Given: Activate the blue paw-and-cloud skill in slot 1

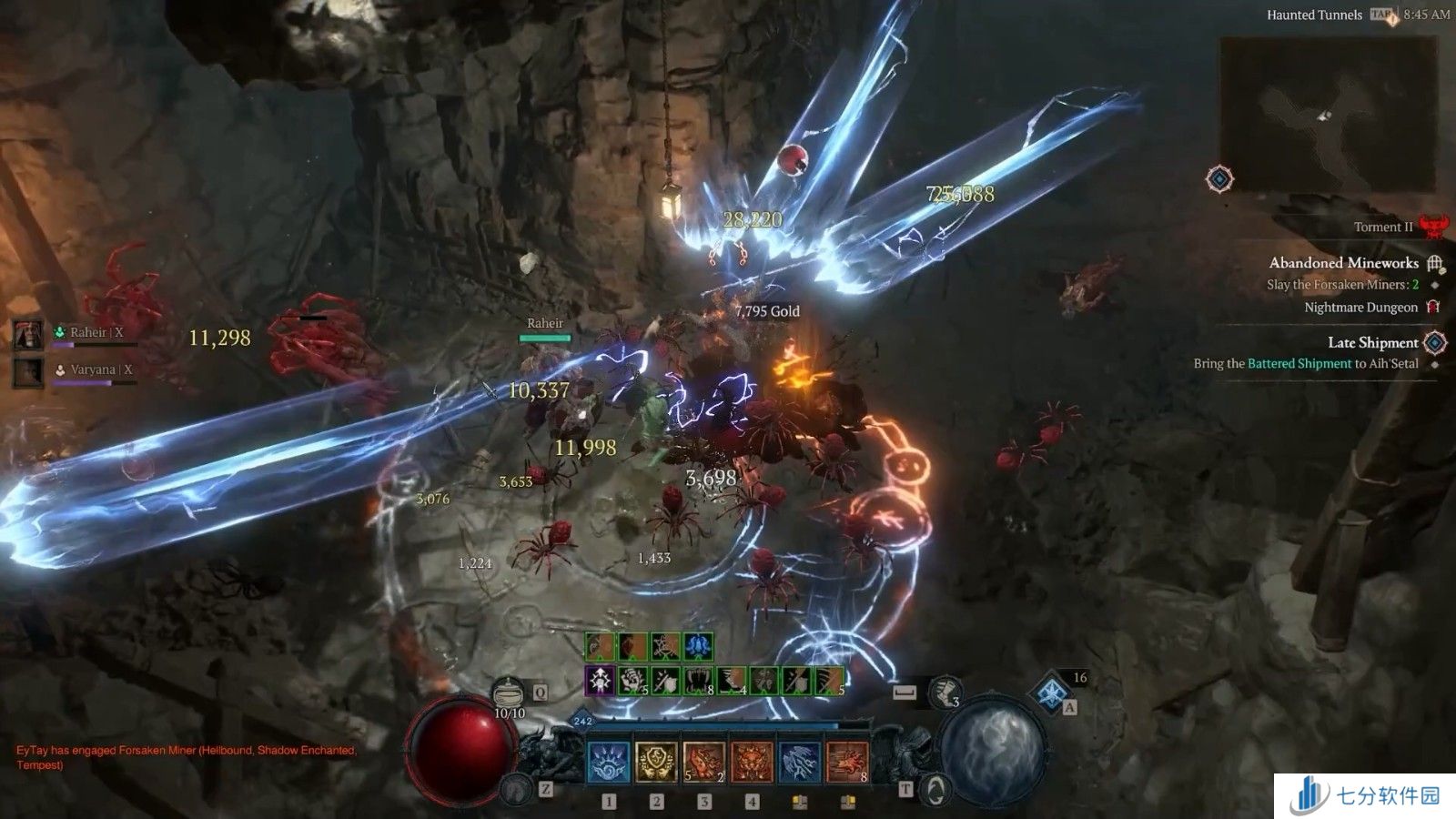Looking at the screenshot, I should click(609, 762).
